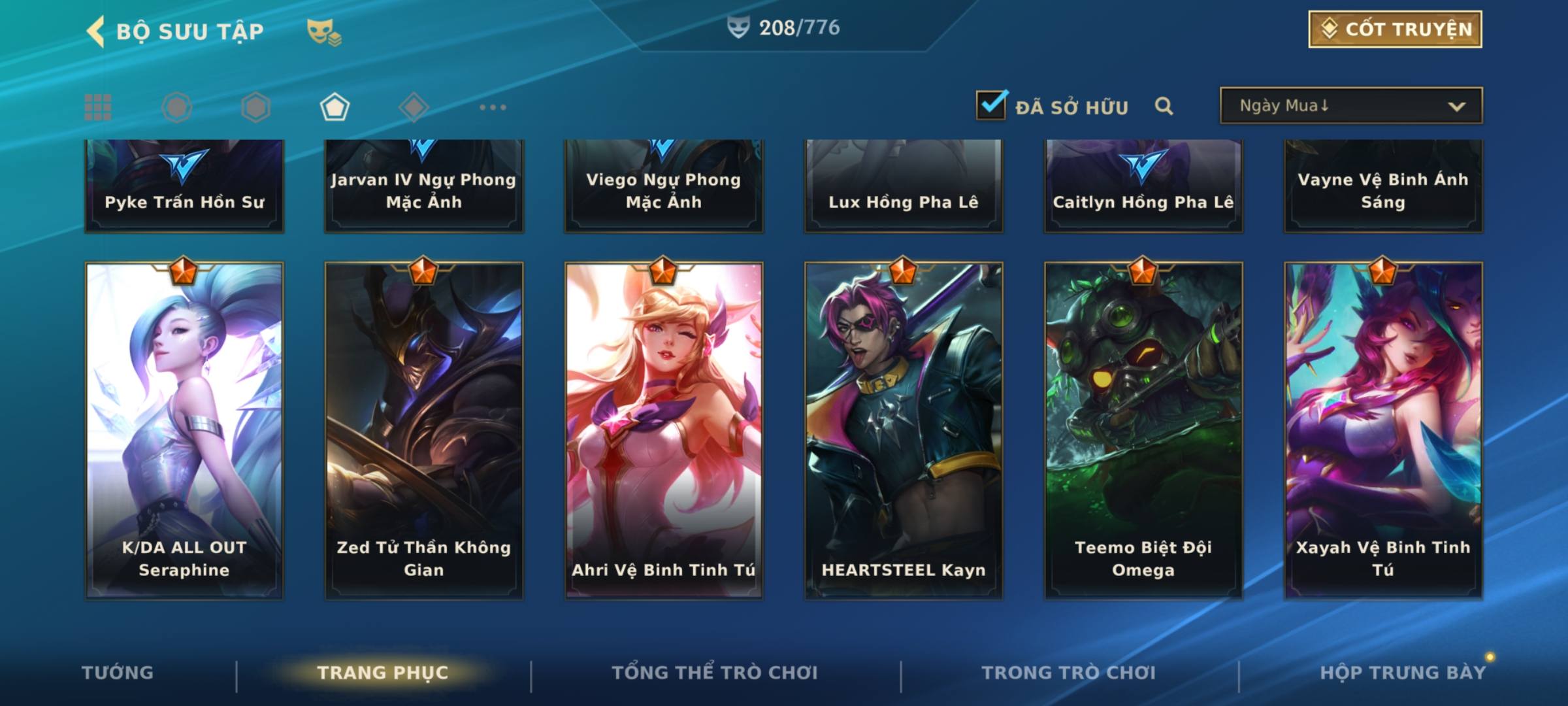Switch to Tổng Thể Trò Chơi tab

(x=715, y=673)
